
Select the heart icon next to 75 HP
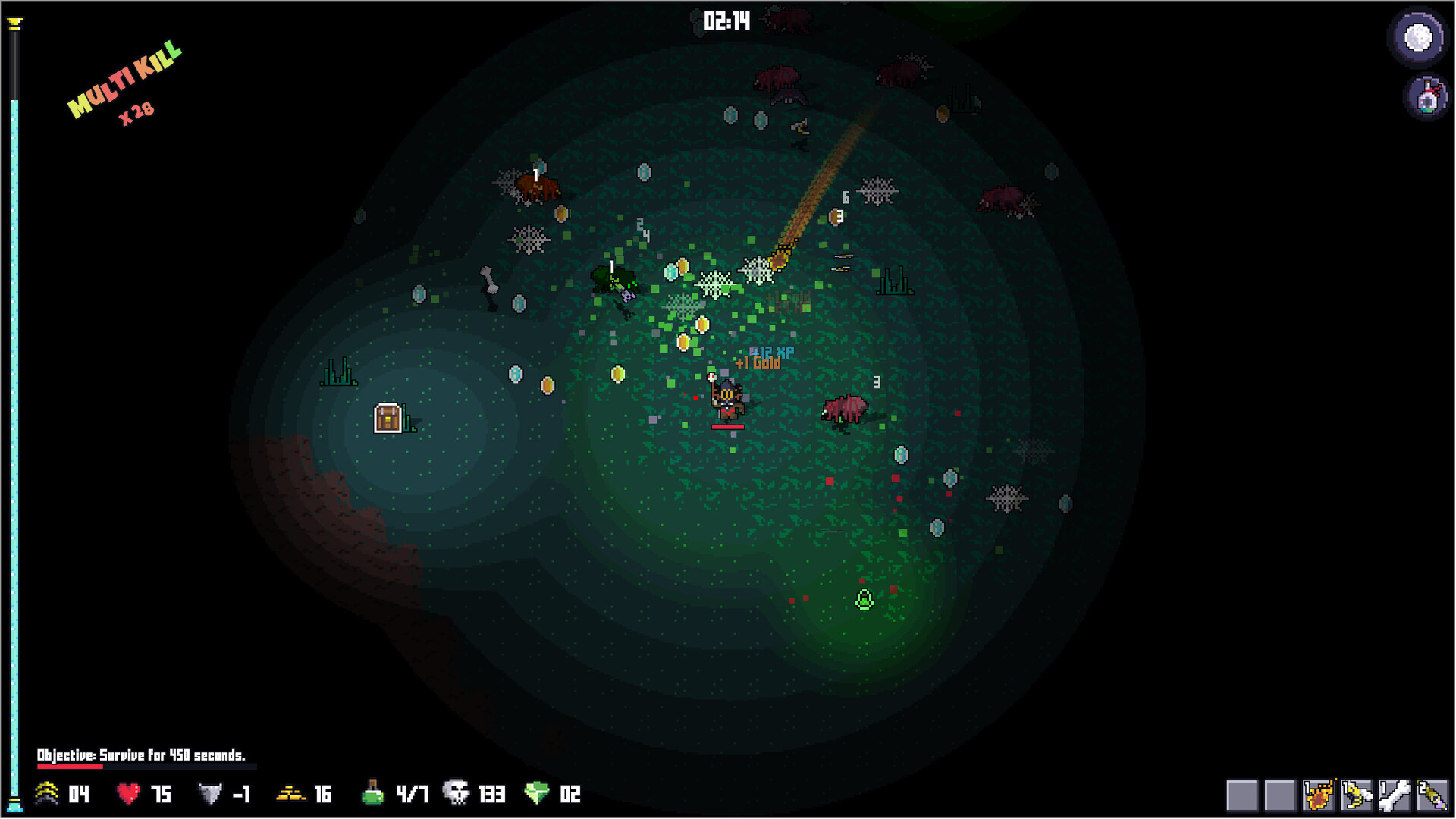[x=129, y=795]
